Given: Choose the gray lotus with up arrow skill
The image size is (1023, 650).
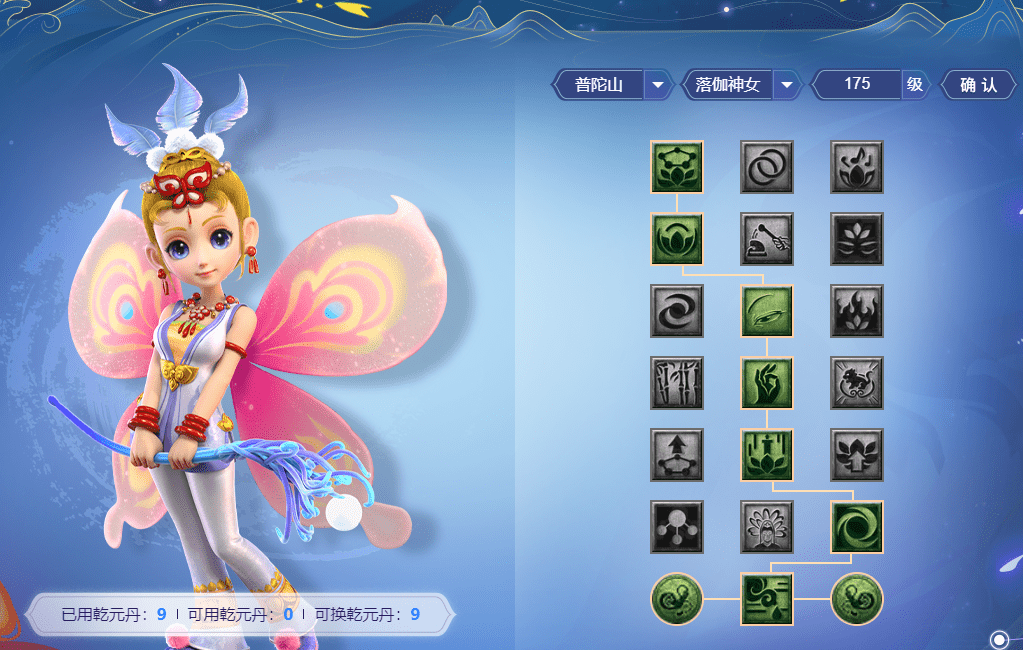Looking at the screenshot, I should point(857,455).
